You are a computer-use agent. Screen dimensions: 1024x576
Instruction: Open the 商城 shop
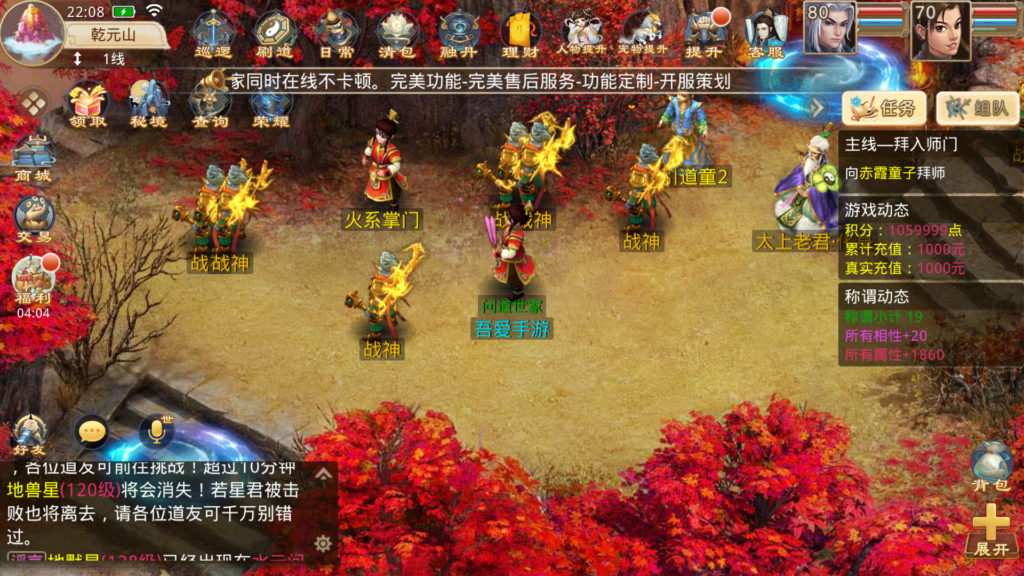click(33, 158)
